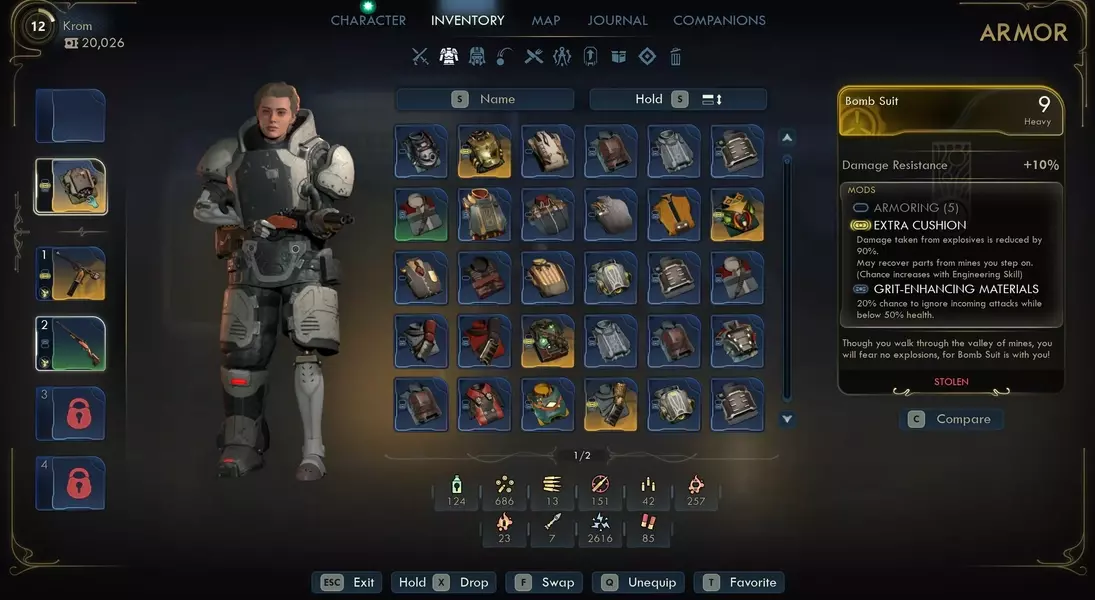Click the Swap button
The image size is (1095, 600).
(x=546, y=582)
